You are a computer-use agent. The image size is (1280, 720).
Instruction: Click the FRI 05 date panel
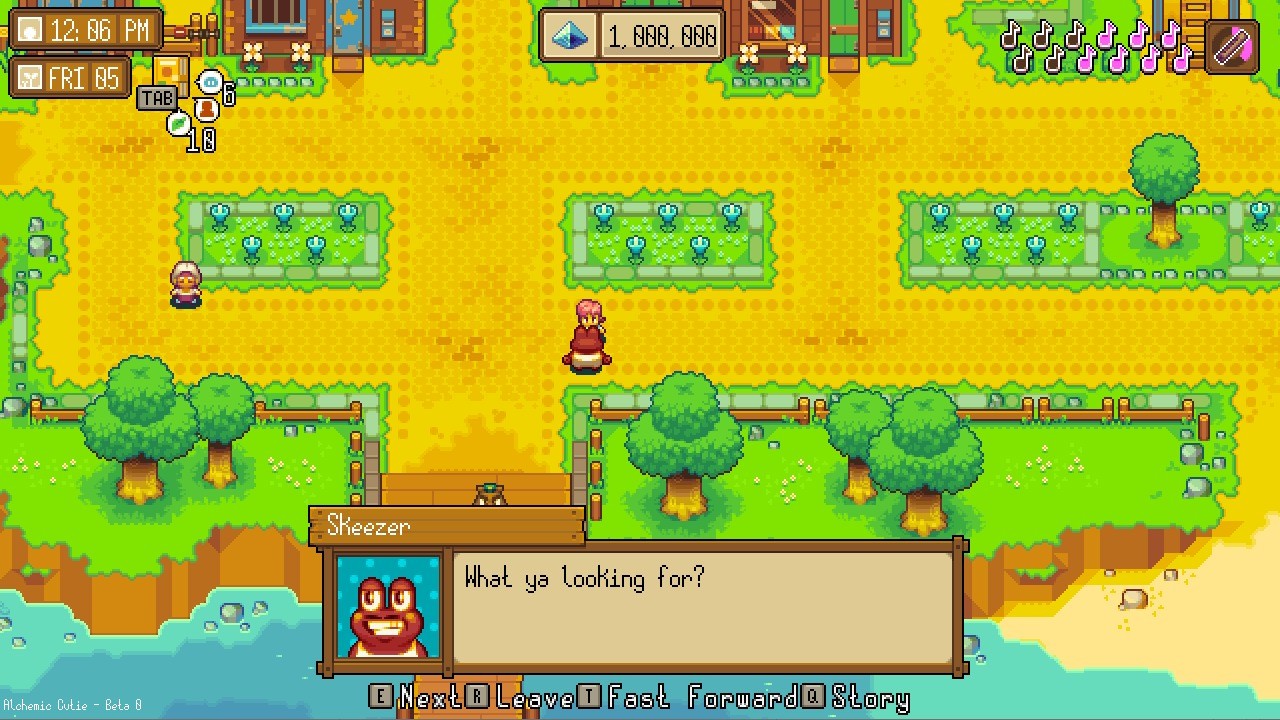point(85,77)
